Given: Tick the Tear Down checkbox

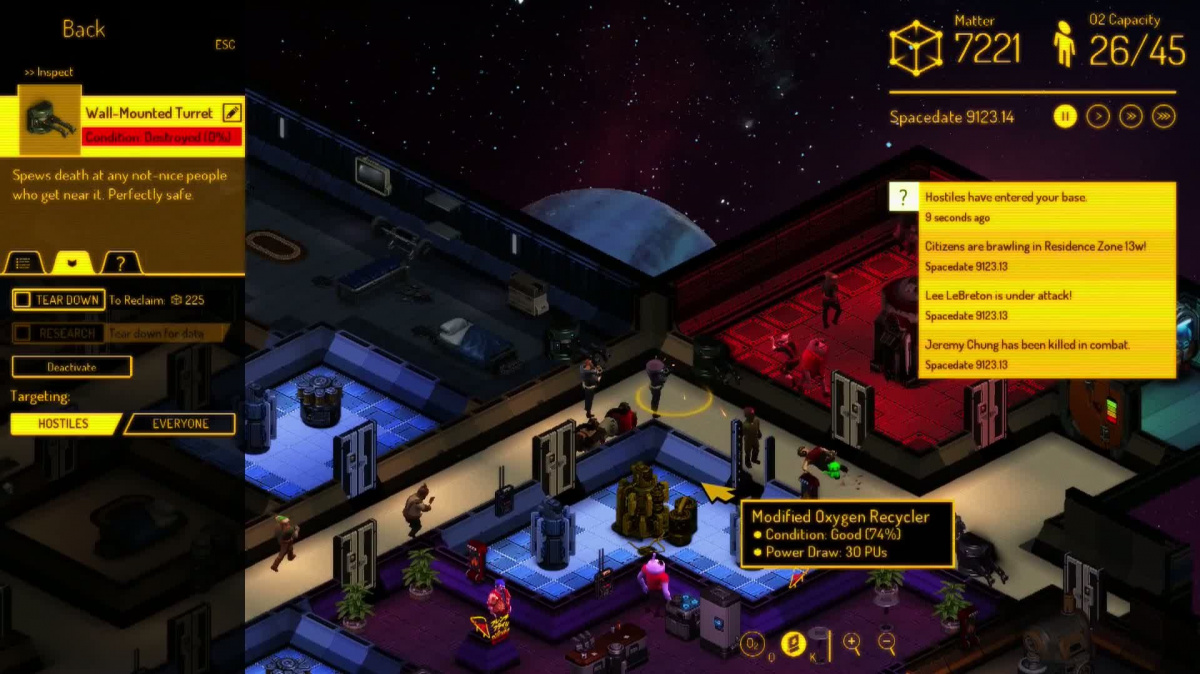Looking at the screenshot, I should (x=22, y=300).
